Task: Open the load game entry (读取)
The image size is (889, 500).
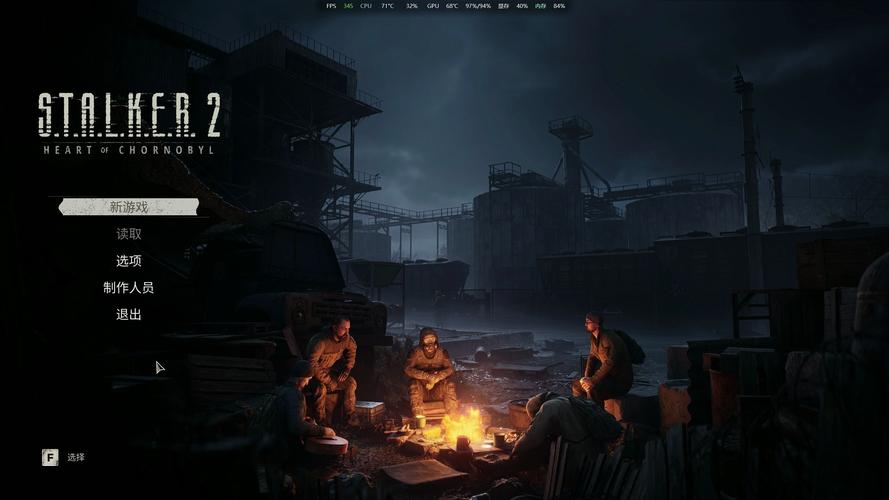Action: point(129,234)
